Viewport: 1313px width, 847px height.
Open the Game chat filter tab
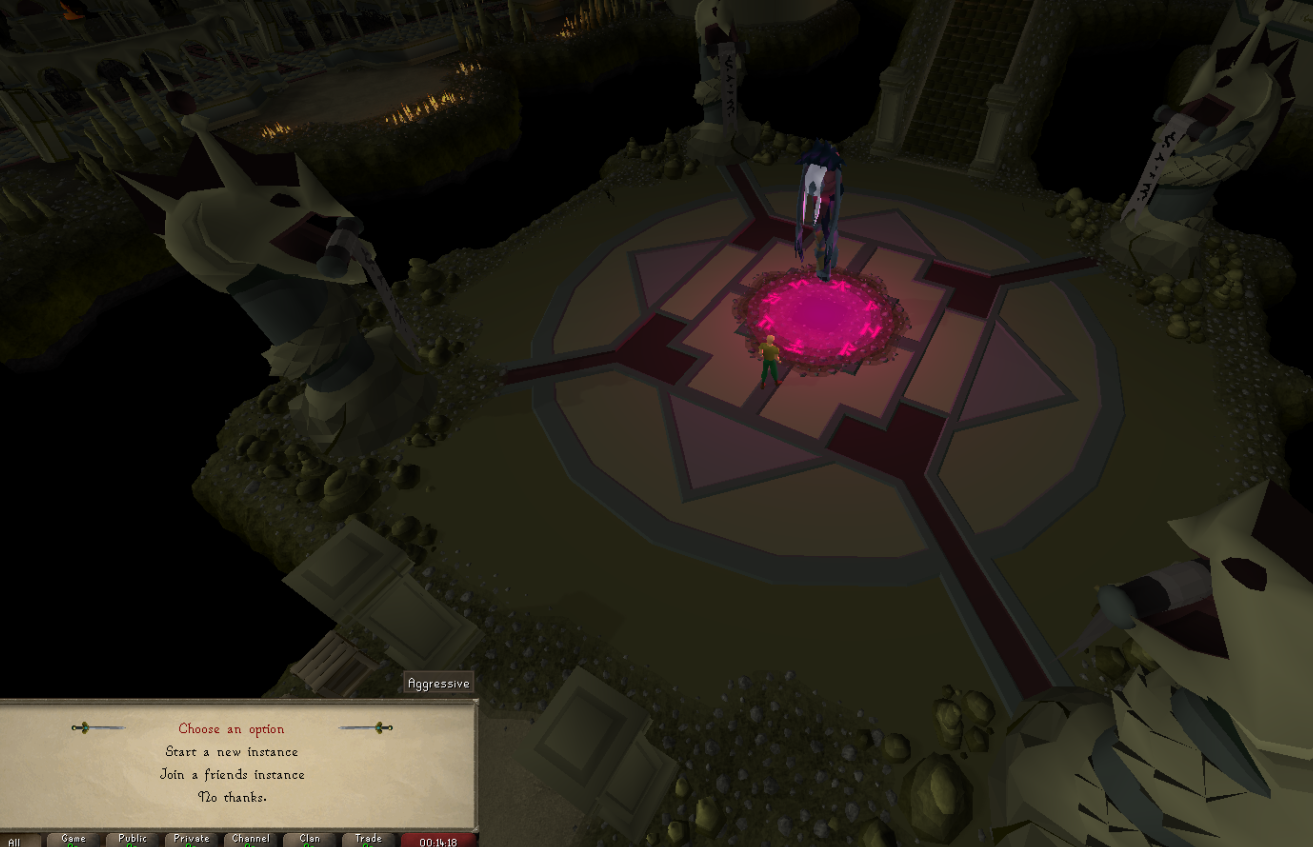pos(73,840)
